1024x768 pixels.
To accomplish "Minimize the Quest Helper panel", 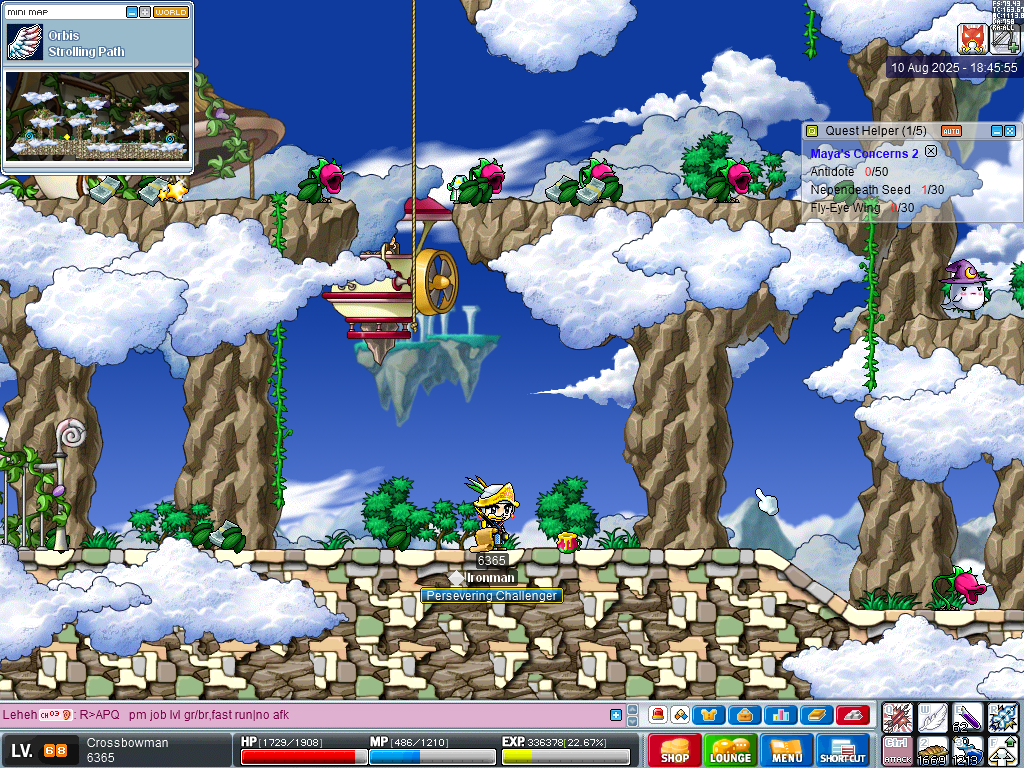I will [996, 131].
